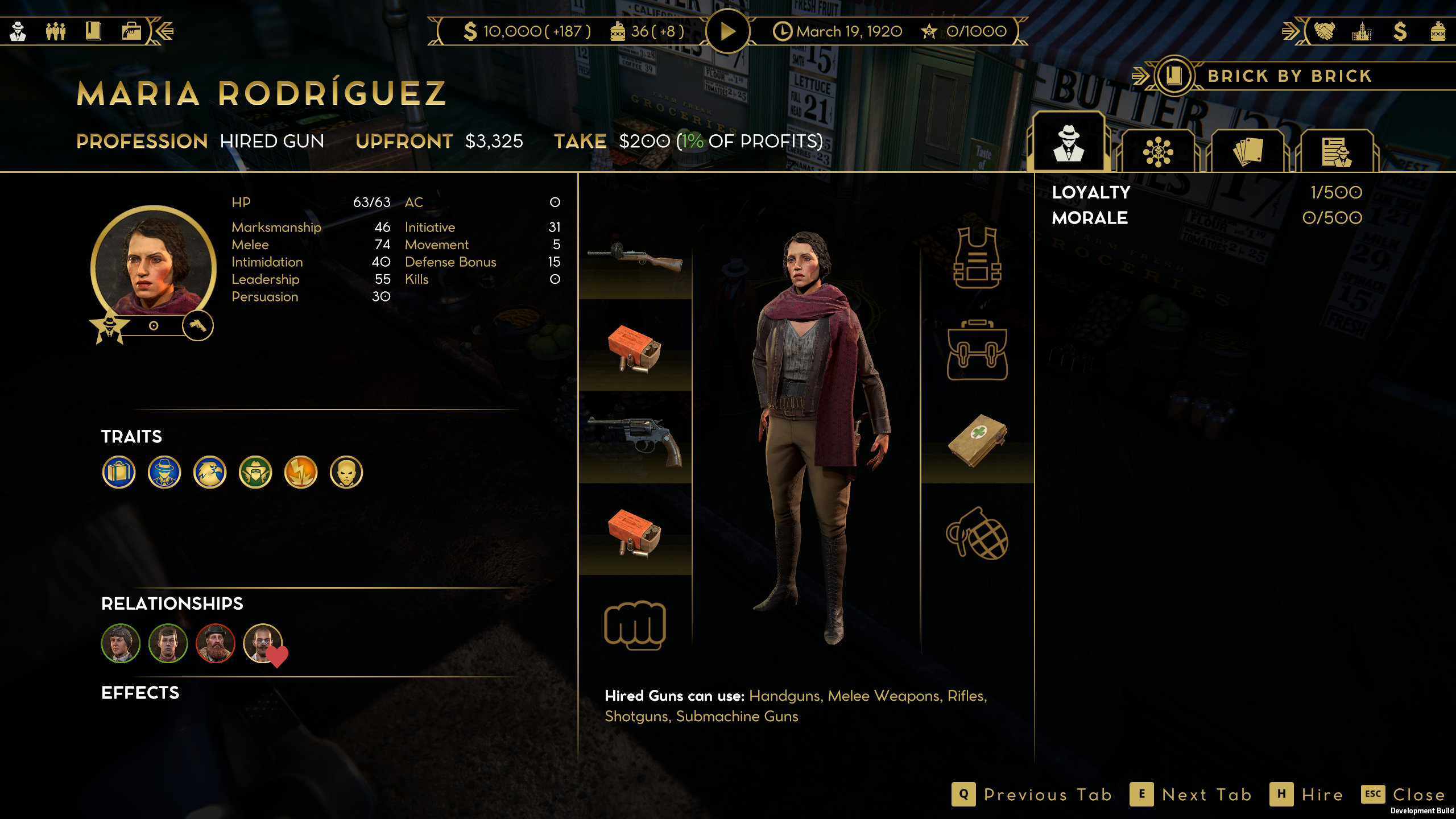Click the bearded man's relationship portrait

pos(216,643)
